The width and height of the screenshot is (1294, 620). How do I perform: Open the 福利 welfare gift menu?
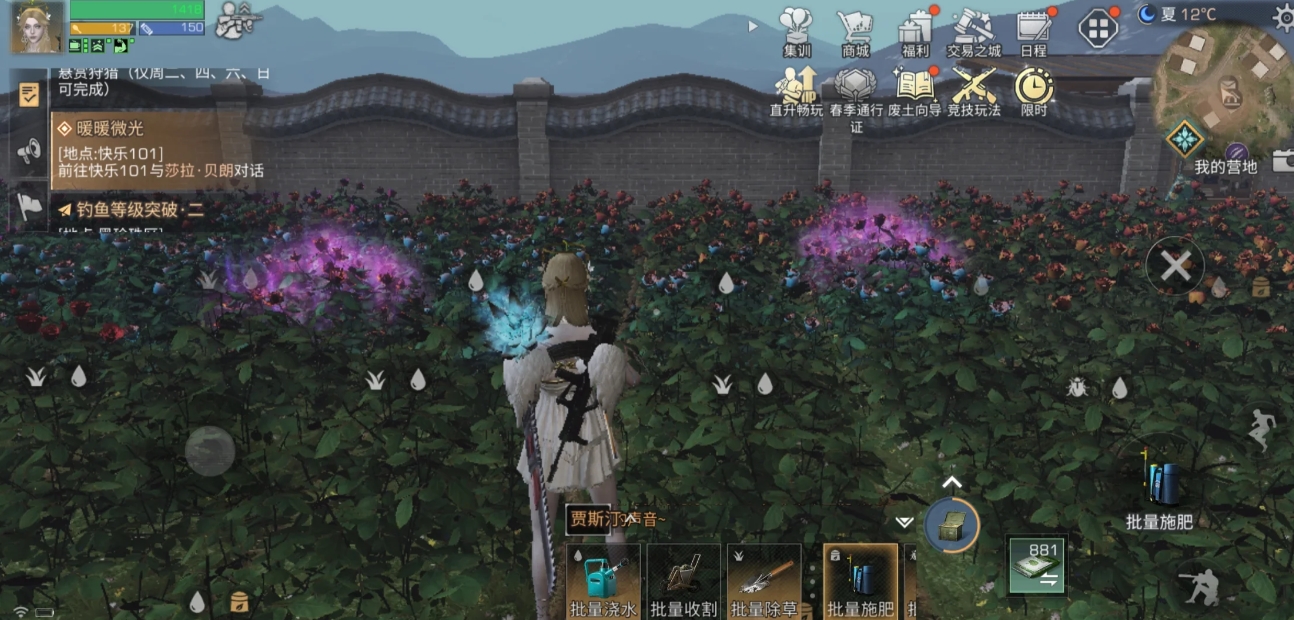point(914,30)
